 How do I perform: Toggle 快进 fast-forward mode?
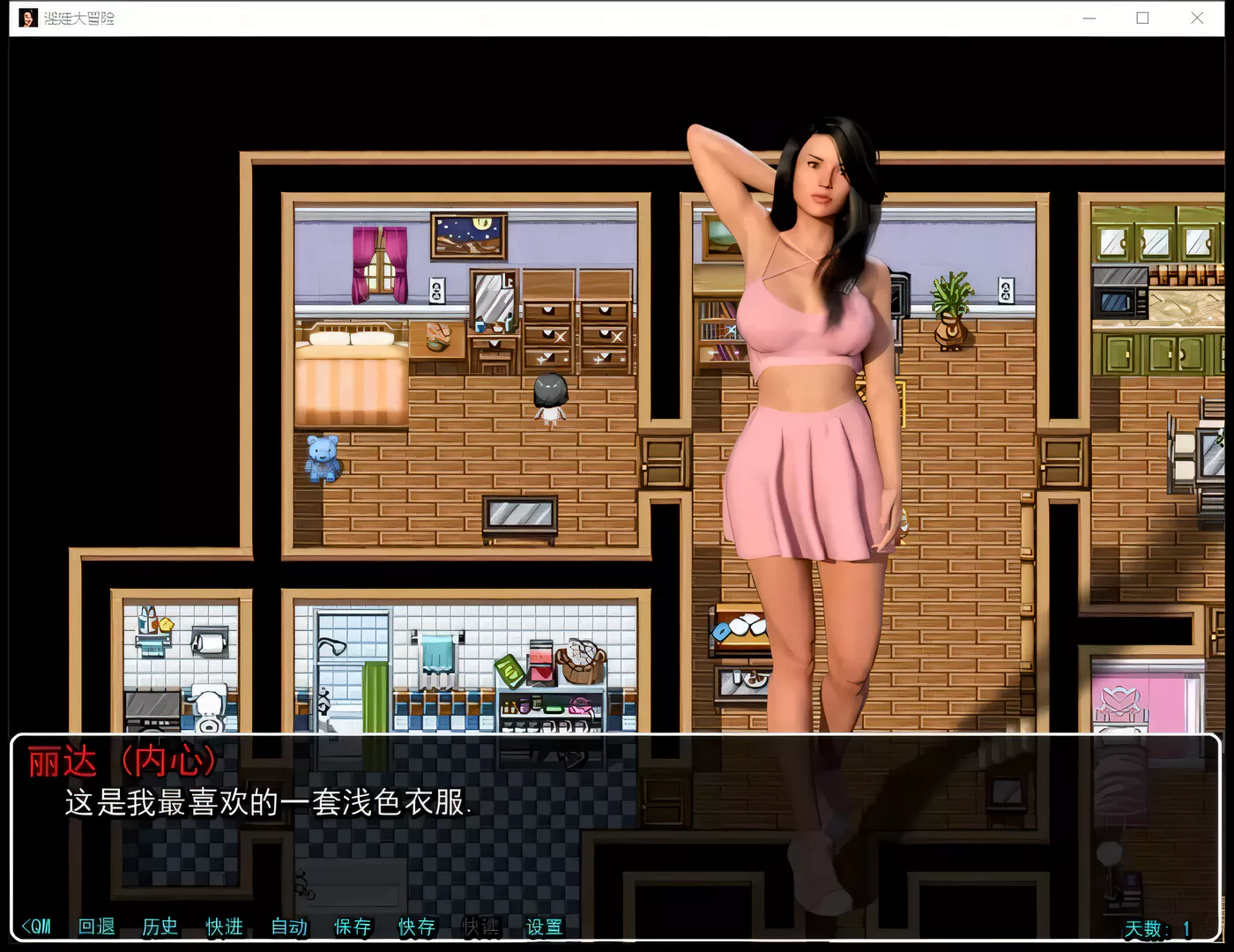click(224, 926)
